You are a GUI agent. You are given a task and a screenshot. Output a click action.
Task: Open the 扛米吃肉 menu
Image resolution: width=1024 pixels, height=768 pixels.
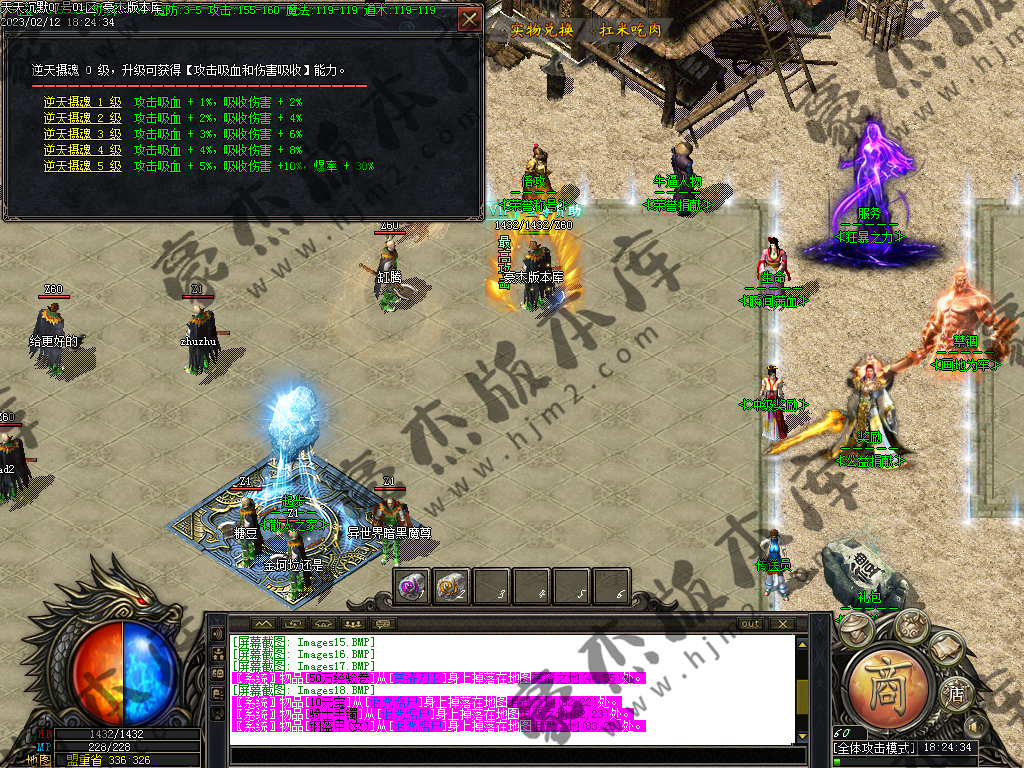tap(630, 30)
